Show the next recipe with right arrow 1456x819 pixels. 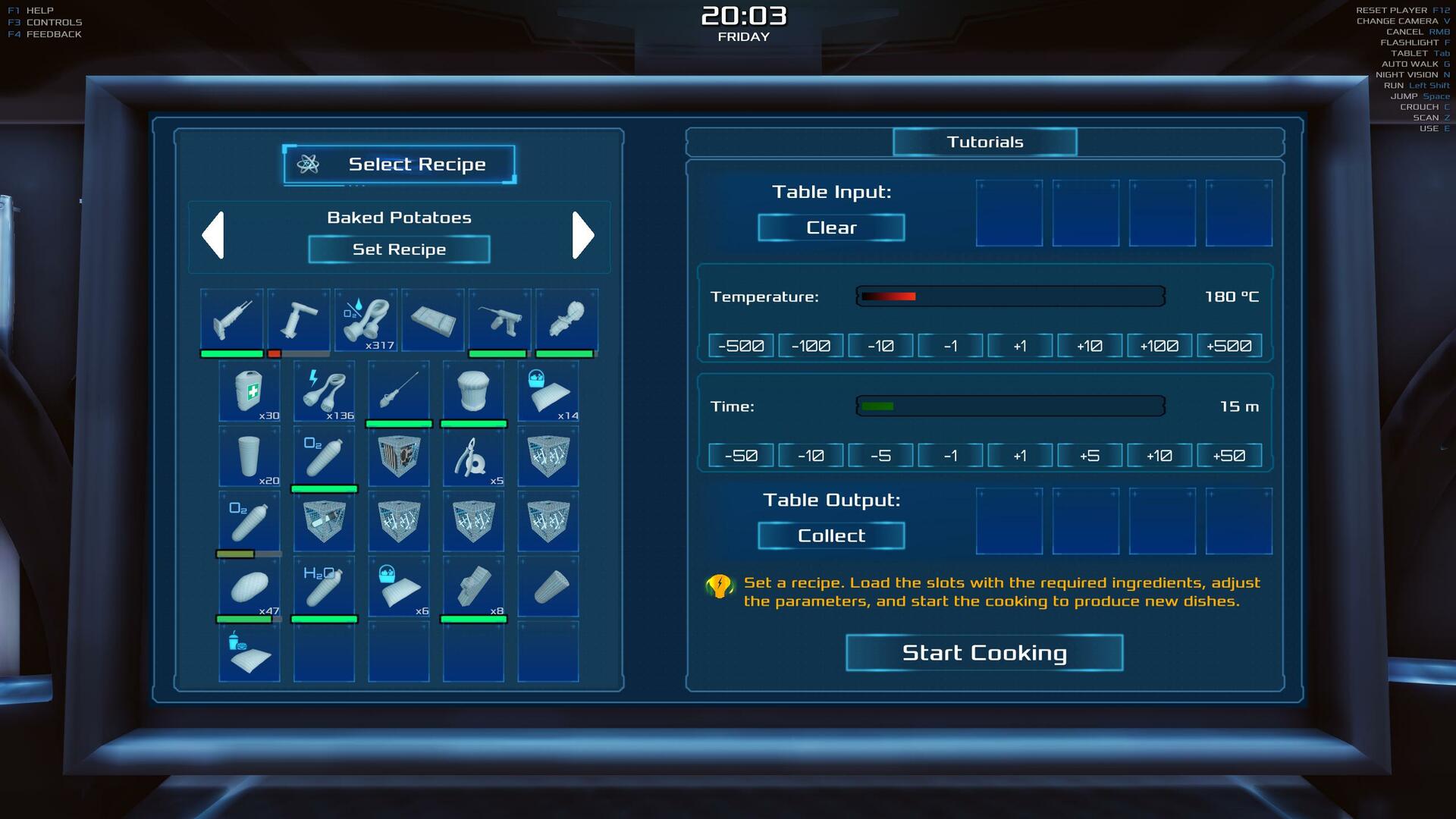pos(582,235)
